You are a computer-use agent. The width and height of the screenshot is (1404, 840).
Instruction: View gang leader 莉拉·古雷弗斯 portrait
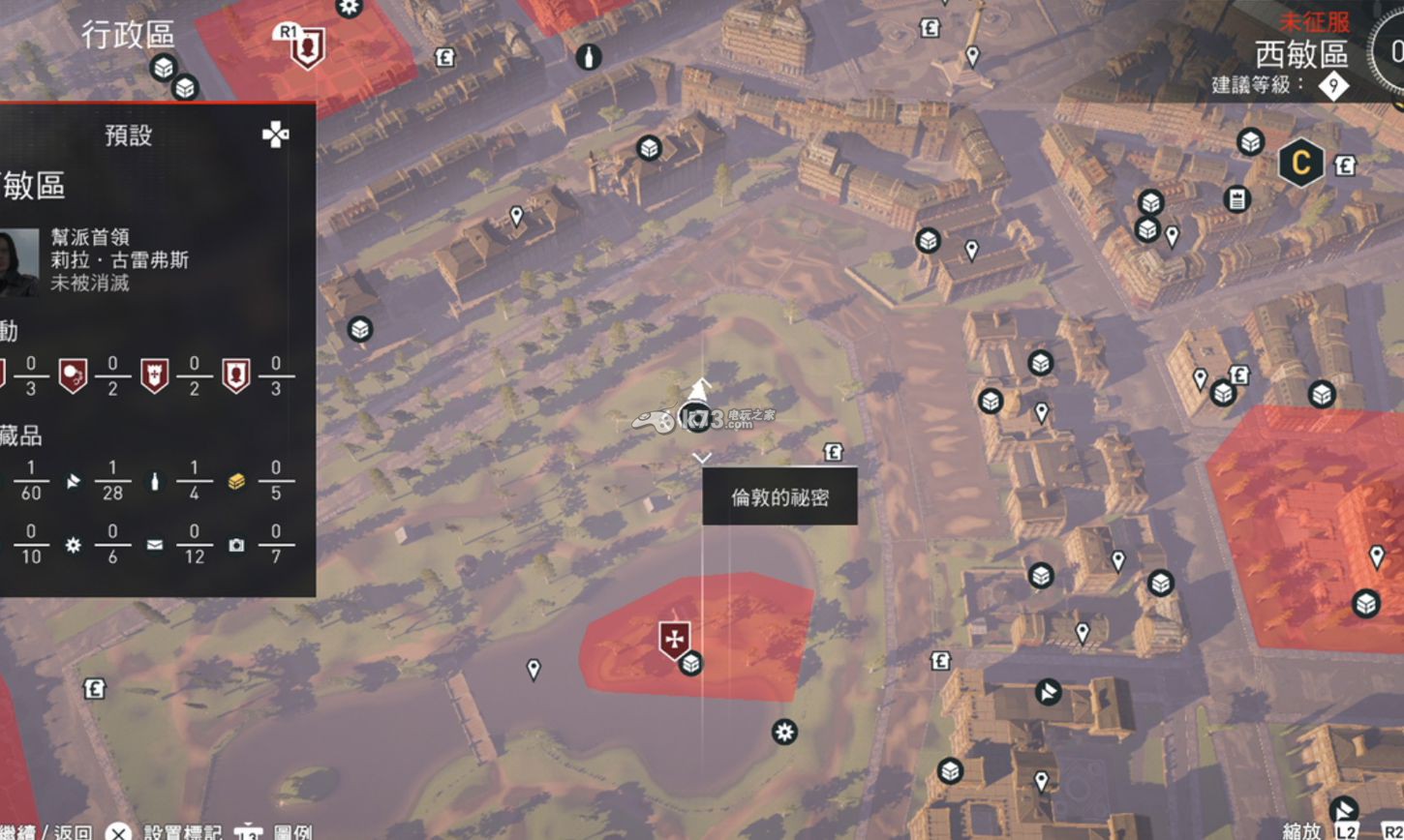[x=18, y=259]
